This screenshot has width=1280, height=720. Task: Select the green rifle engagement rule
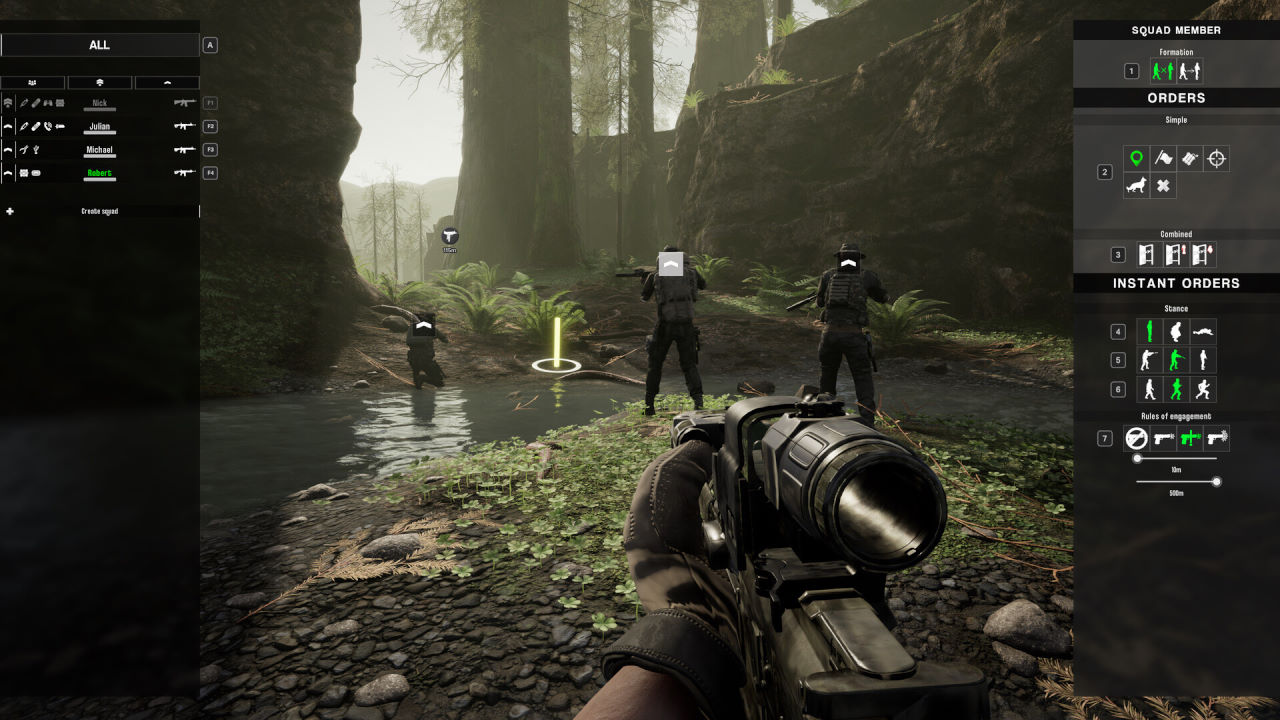(x=1190, y=438)
